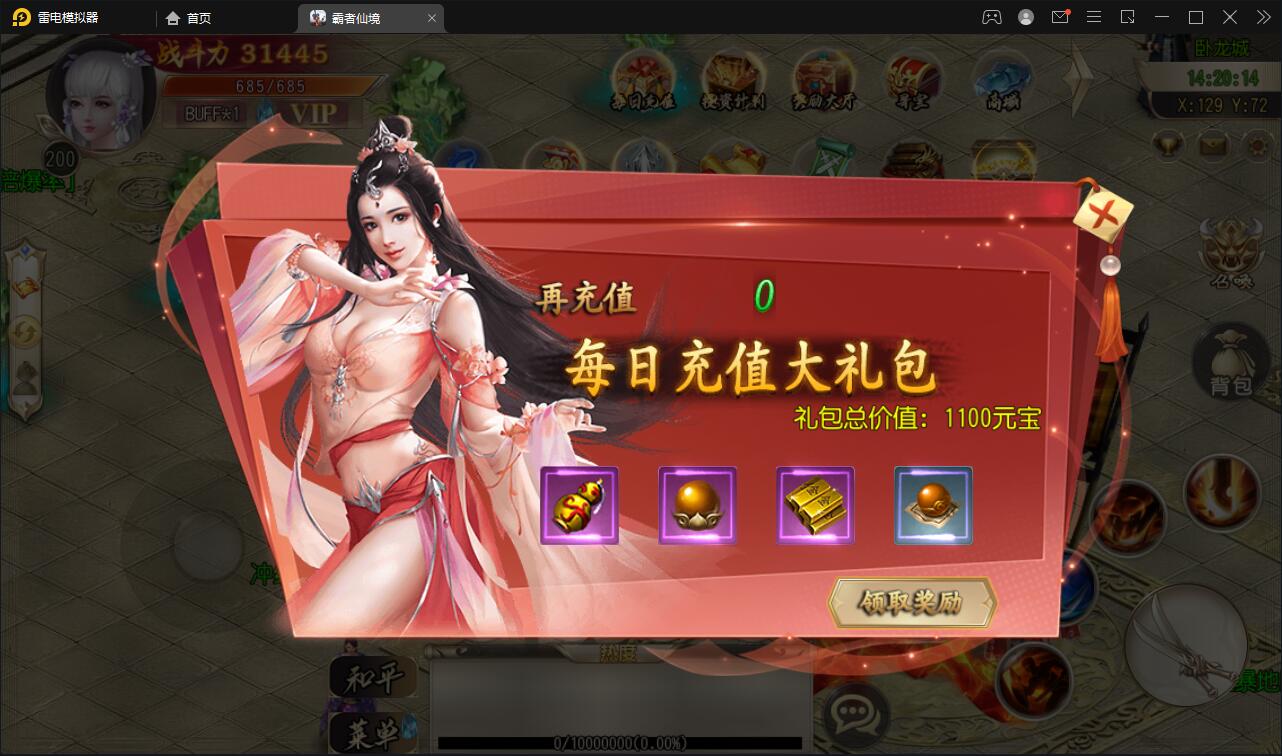Open the 背包 backpack bag
Image resolution: width=1282 pixels, height=756 pixels.
pyautogui.click(x=1230, y=362)
